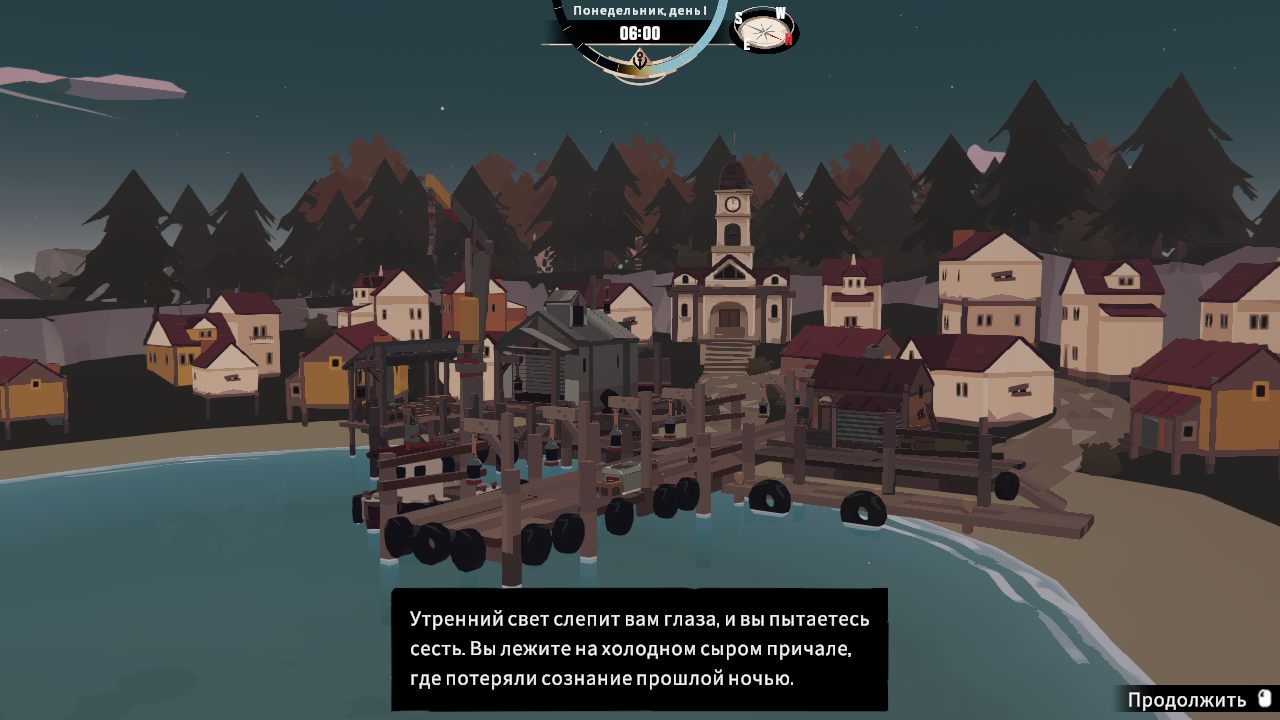Click the W letter on the compass

[x=781, y=13]
